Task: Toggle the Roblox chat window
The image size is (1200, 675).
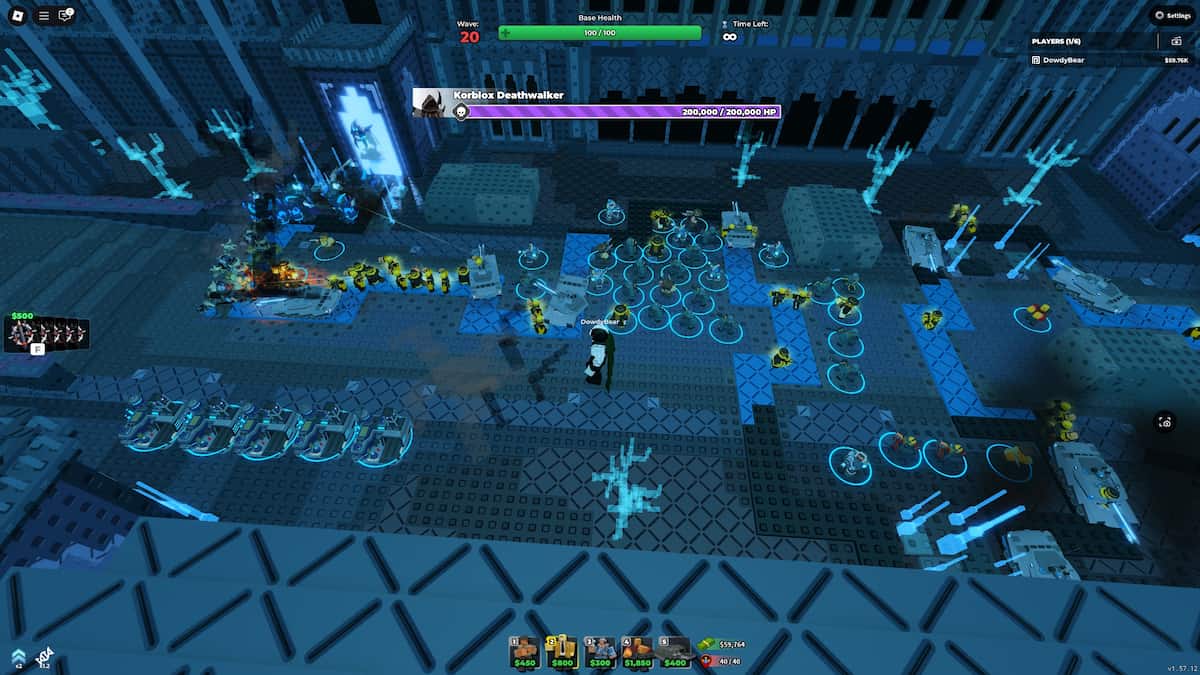Action: click(x=66, y=15)
